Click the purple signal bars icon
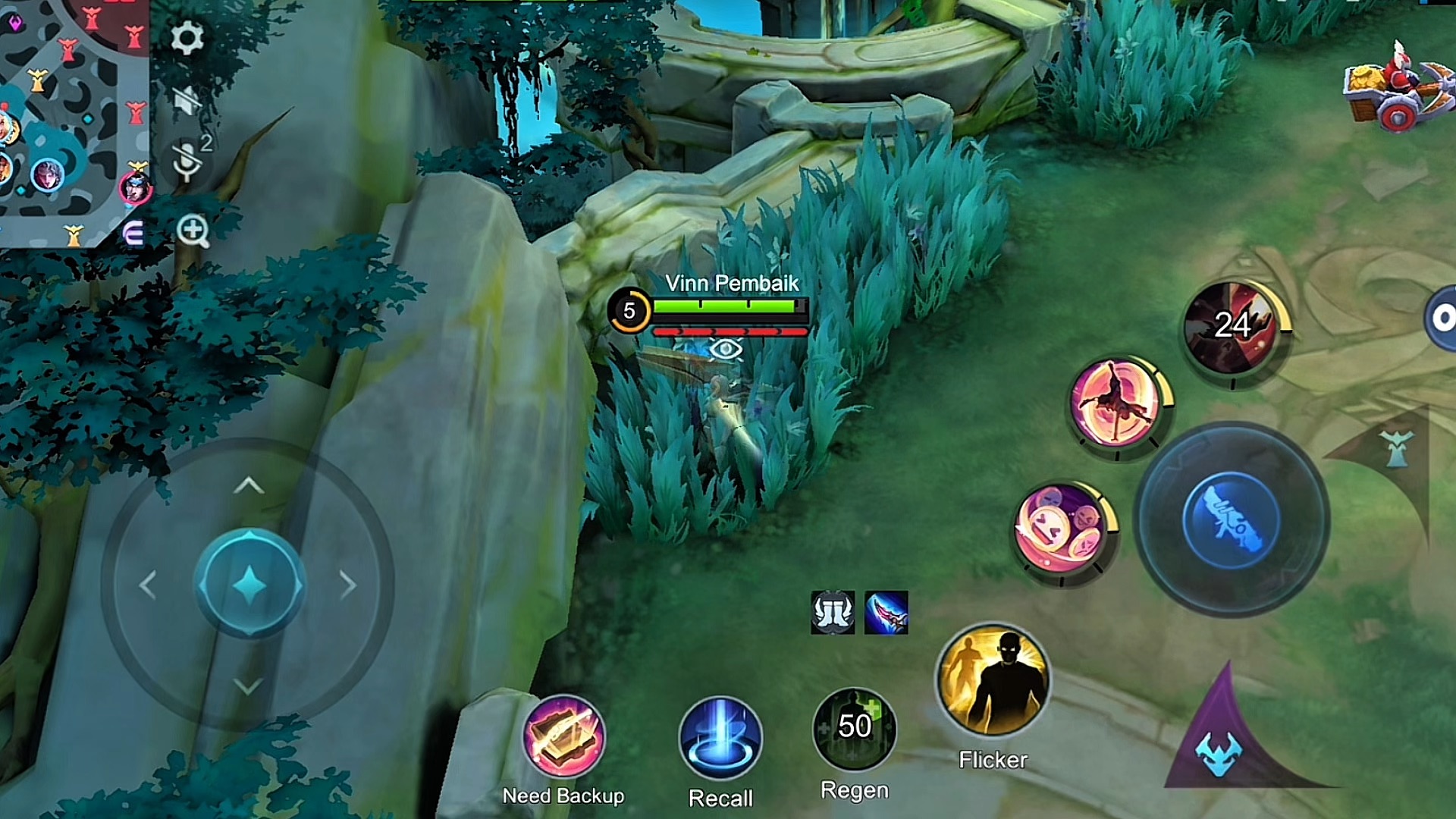This screenshot has height=819, width=1456. click(x=133, y=234)
